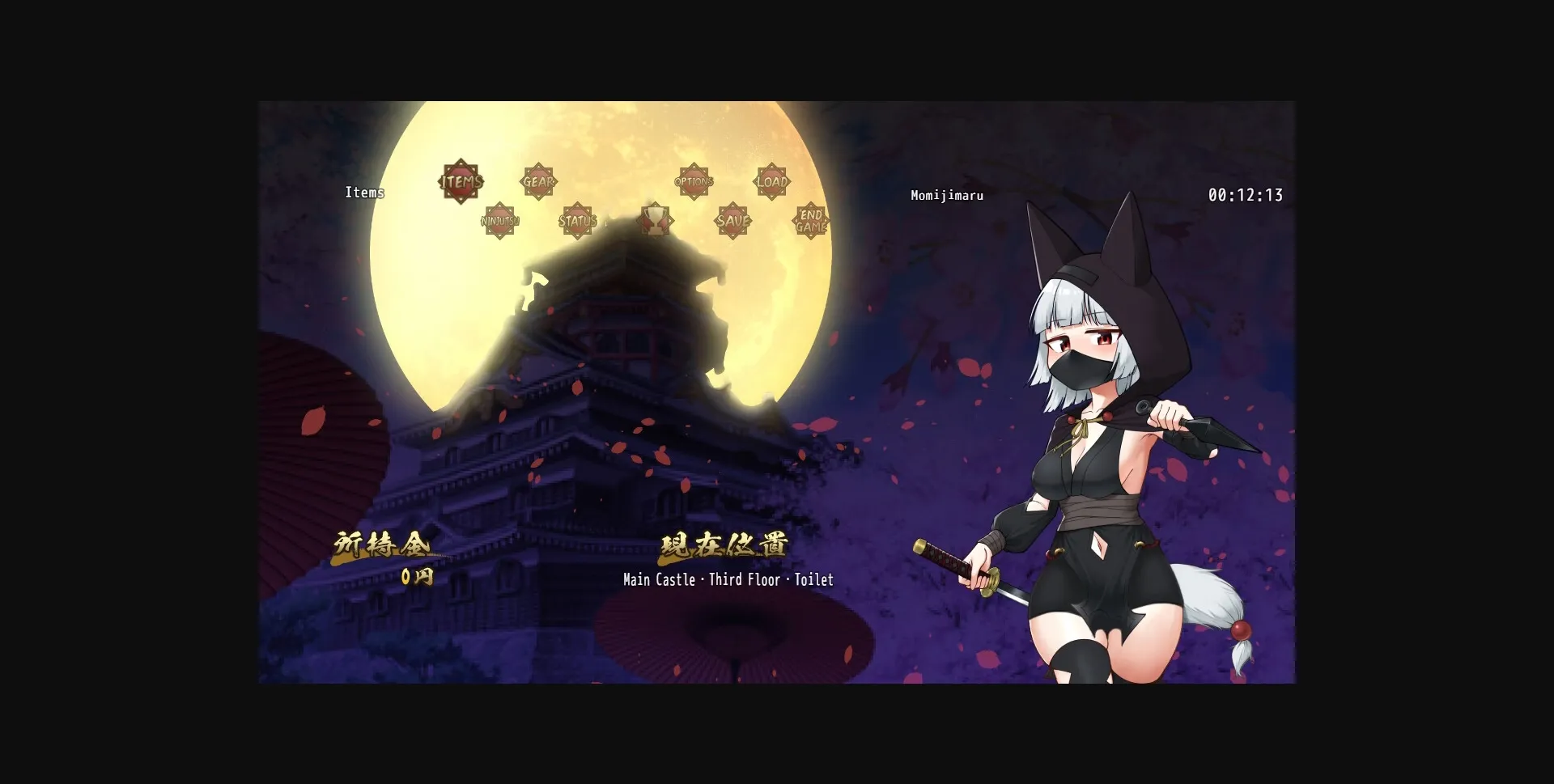
Task: Click the trophy achievements icon
Action: pyautogui.click(x=656, y=220)
